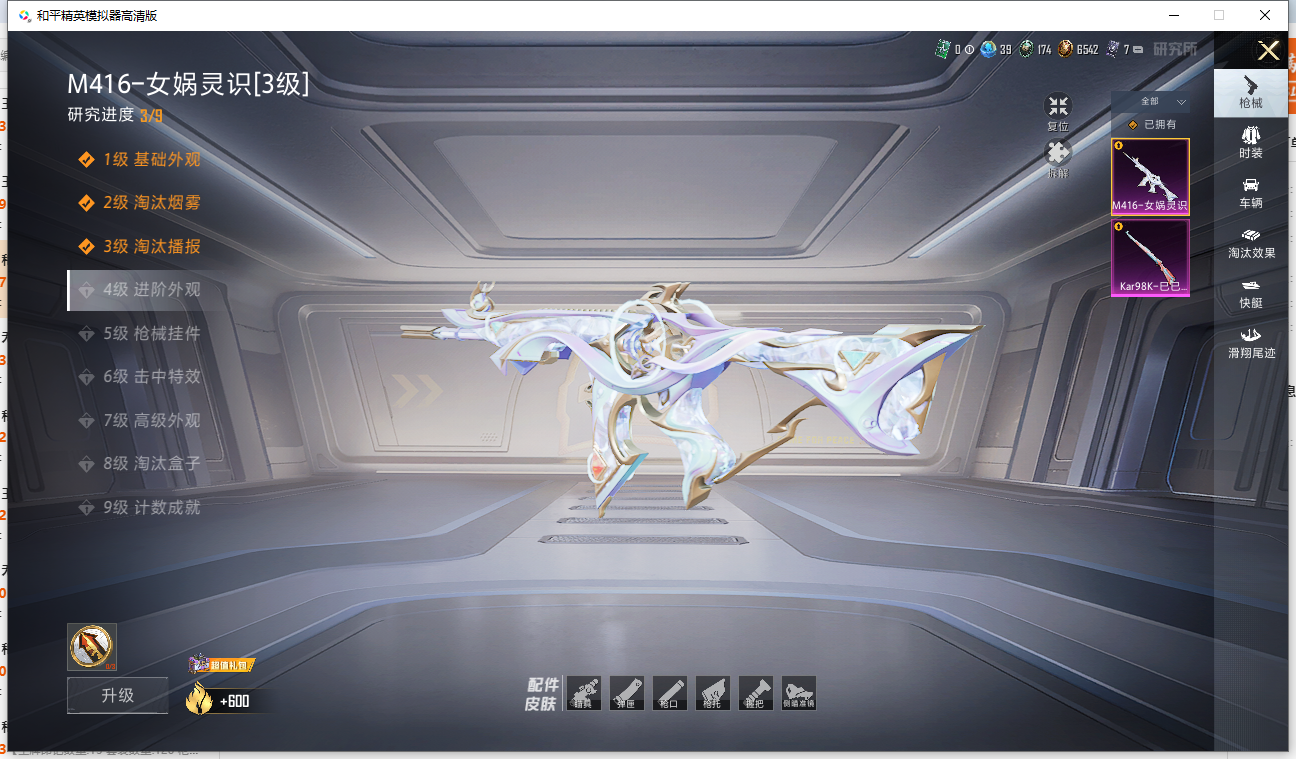
Task: Switch to the 车辆 vehicle tab
Action: point(1250,193)
